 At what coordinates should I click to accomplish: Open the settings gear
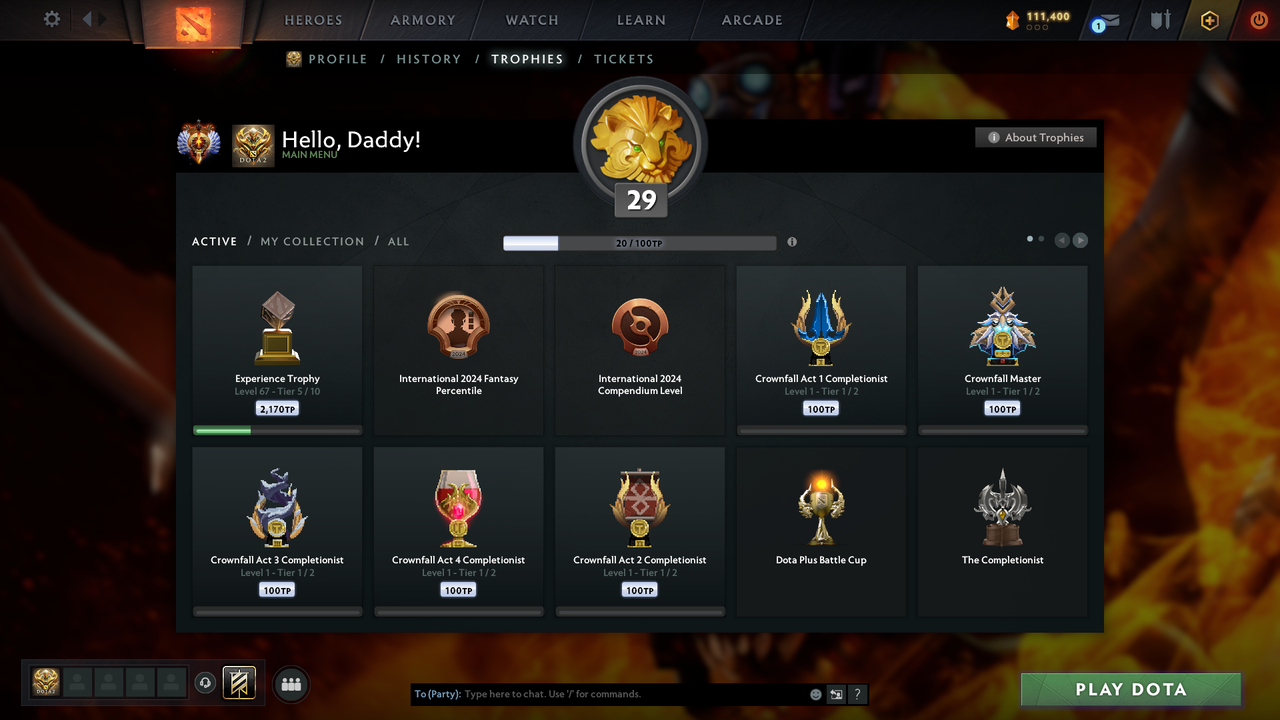pos(50,19)
